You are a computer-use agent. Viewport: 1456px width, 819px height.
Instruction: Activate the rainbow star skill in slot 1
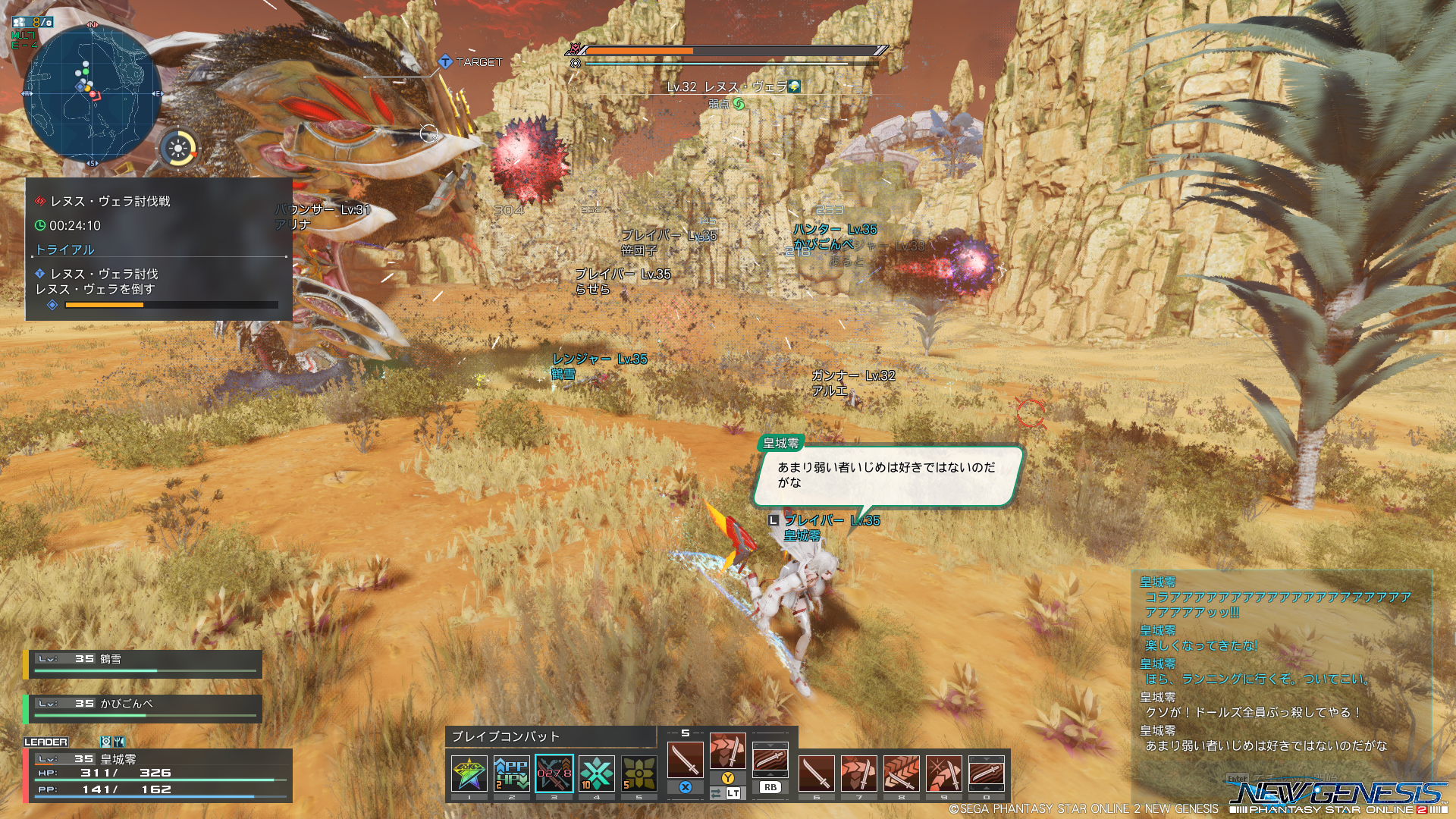tap(469, 773)
